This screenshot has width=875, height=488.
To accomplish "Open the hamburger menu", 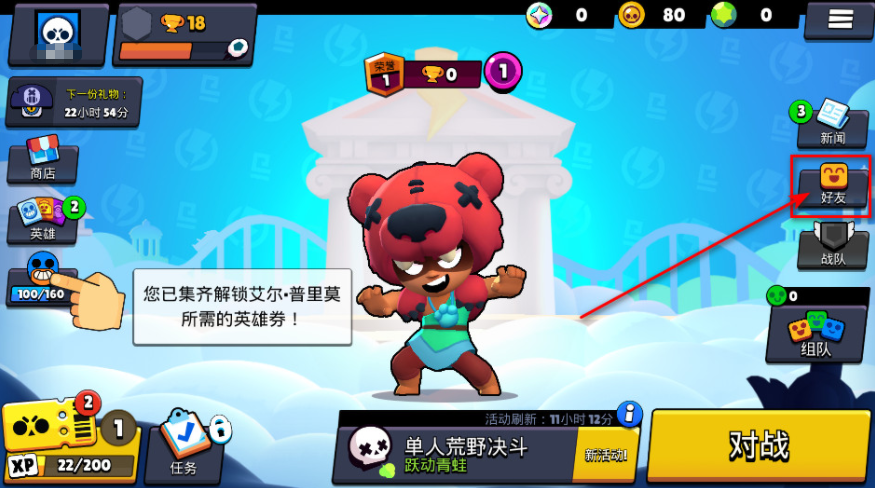I will (x=838, y=19).
